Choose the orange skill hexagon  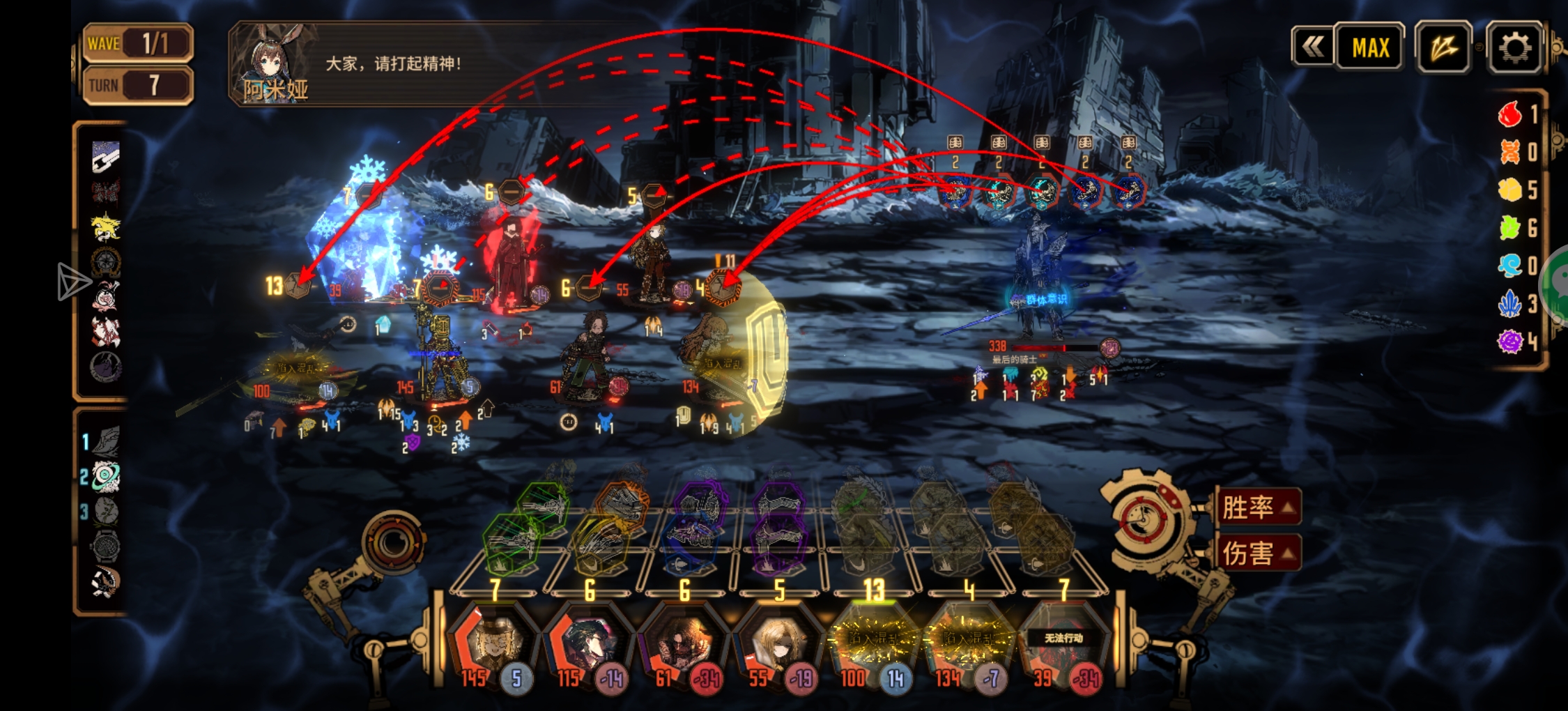click(623, 505)
